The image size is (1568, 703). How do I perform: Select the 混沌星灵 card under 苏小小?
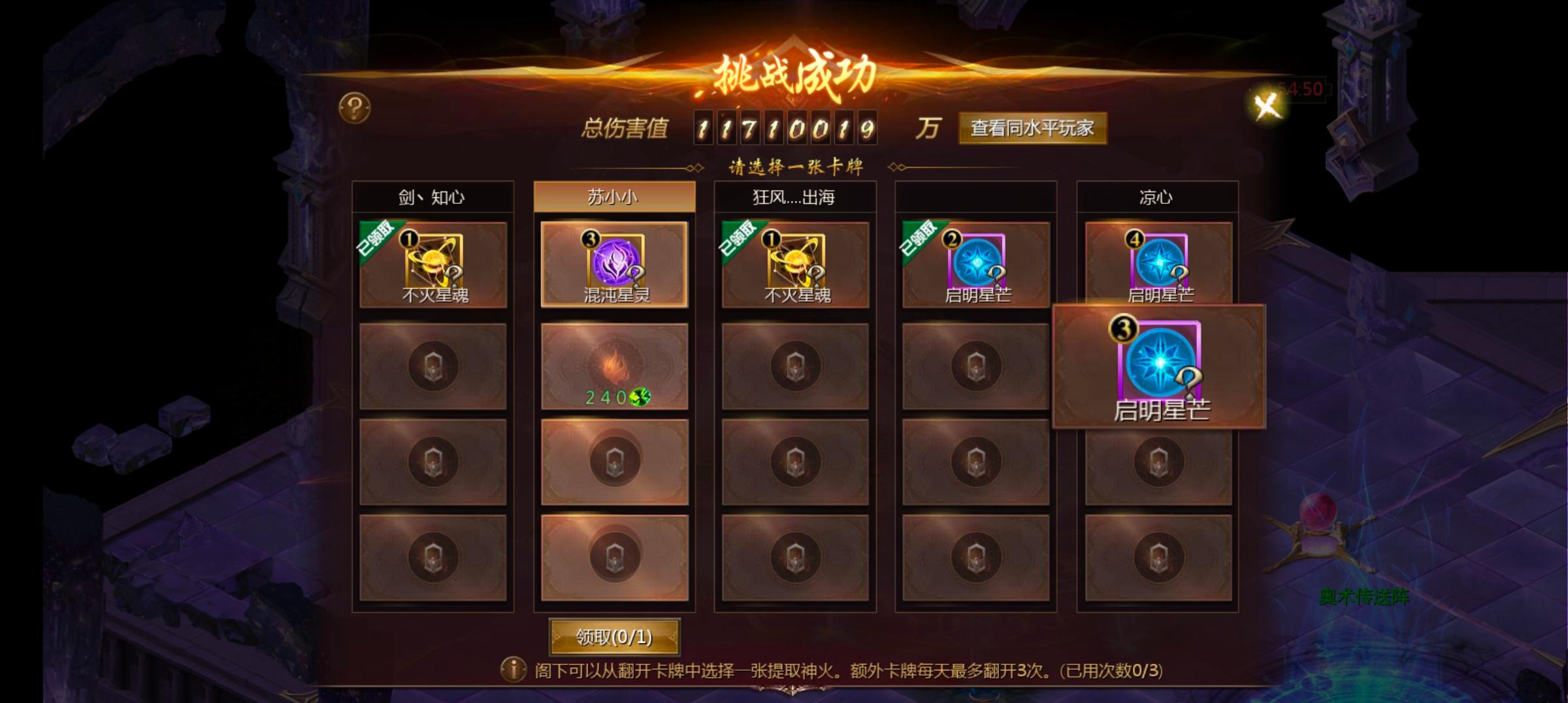tap(613, 265)
